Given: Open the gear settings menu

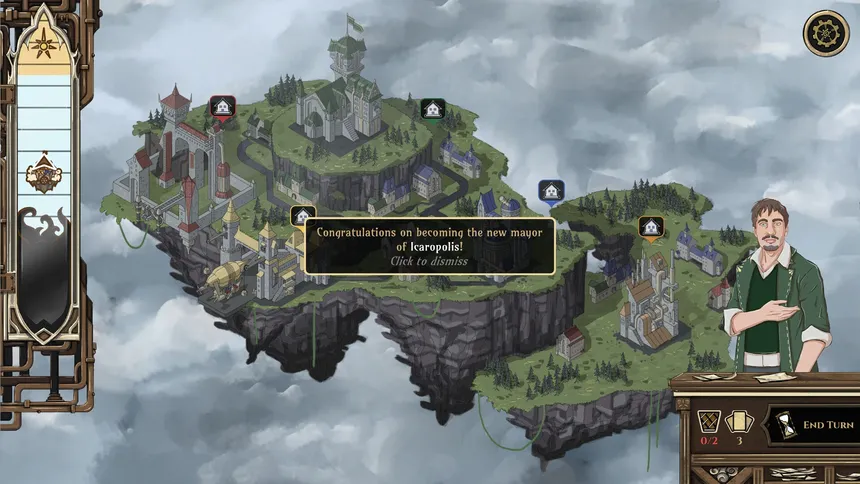Looking at the screenshot, I should (826, 34).
